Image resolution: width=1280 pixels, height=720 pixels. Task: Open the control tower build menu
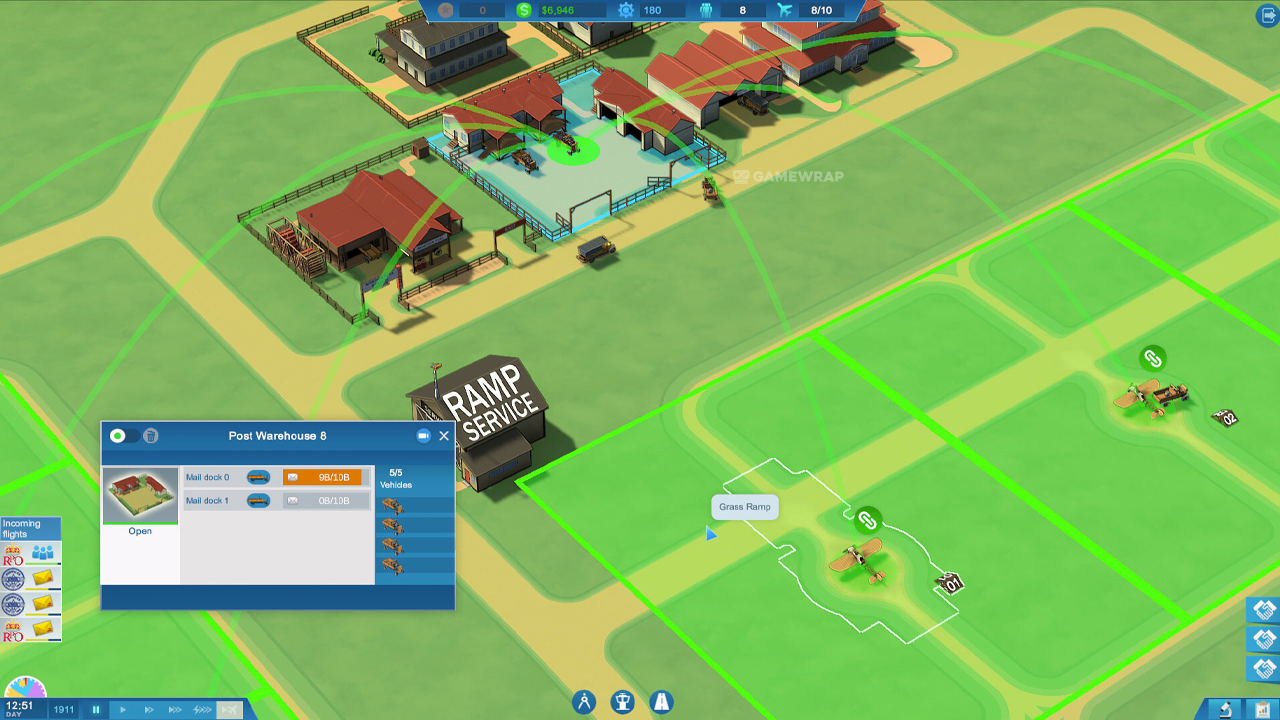click(623, 702)
